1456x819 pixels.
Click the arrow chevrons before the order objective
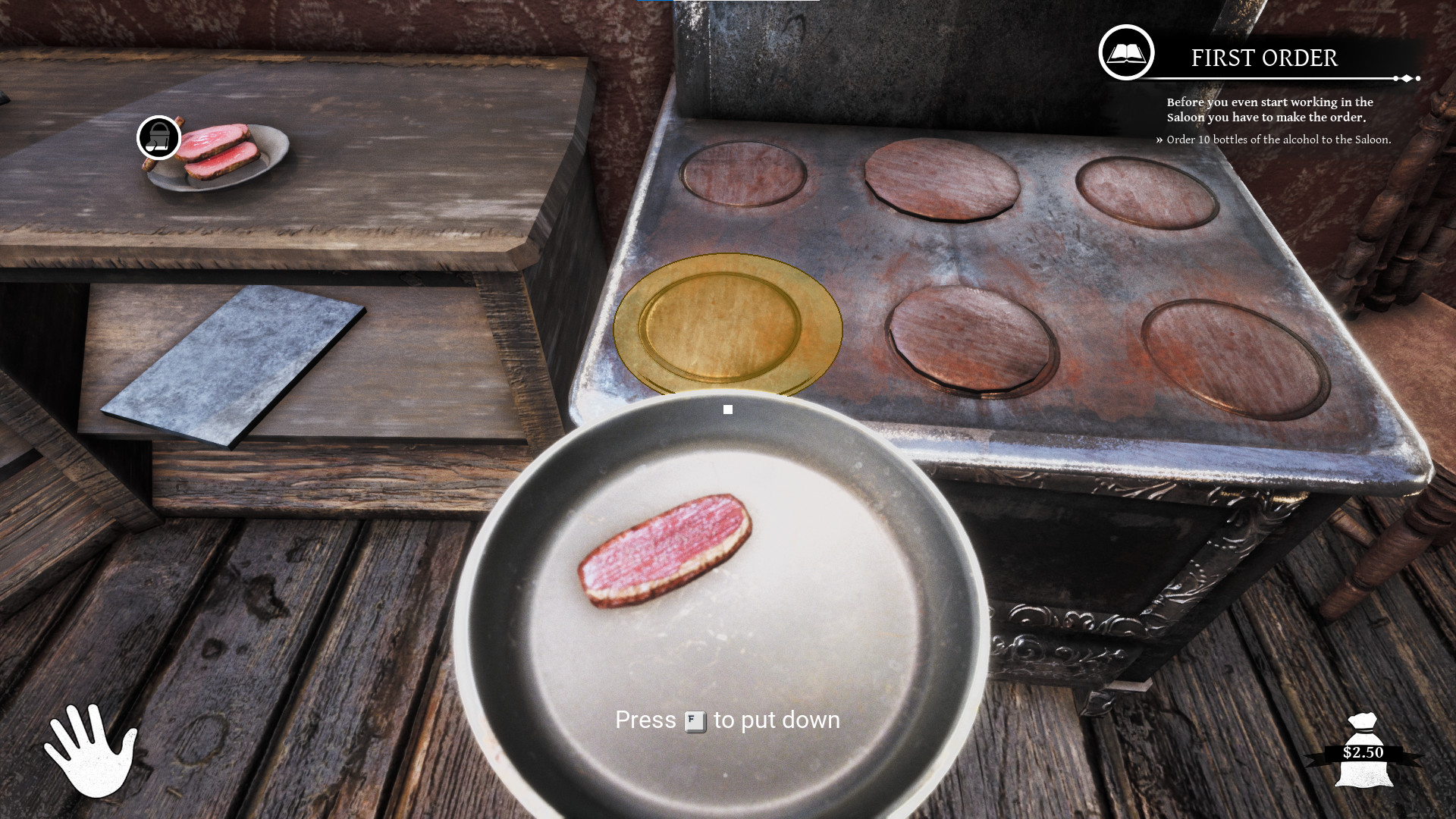click(x=1159, y=140)
